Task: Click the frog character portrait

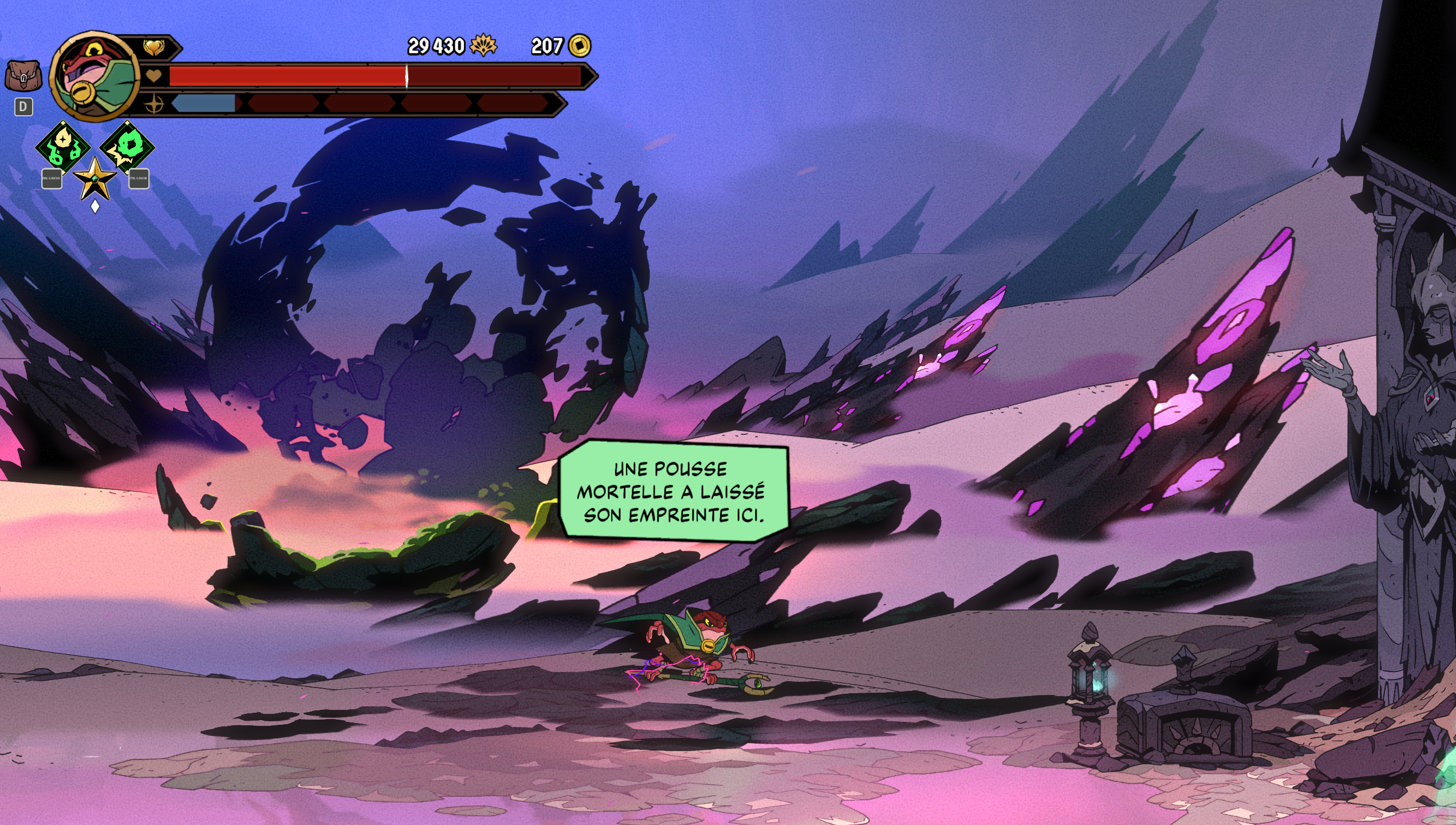Action: click(x=95, y=76)
